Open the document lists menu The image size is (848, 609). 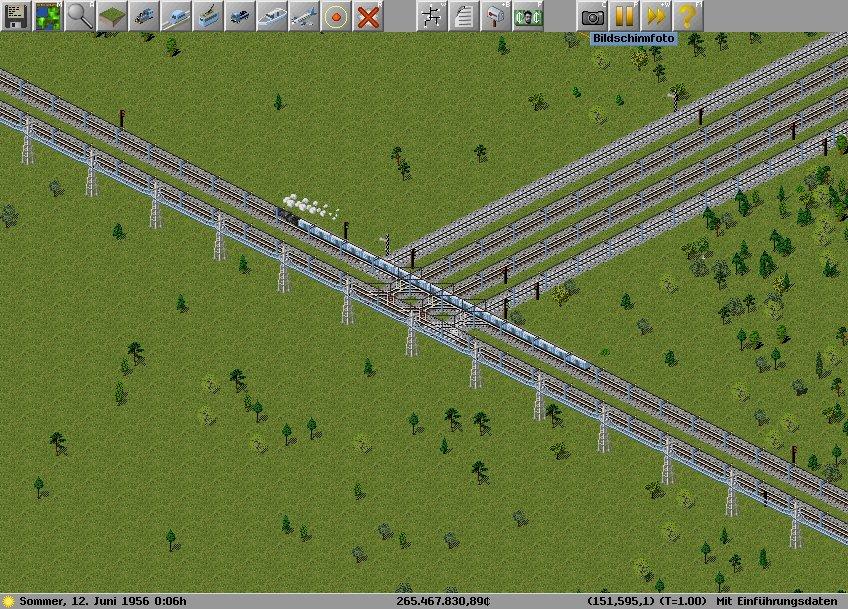[464, 16]
